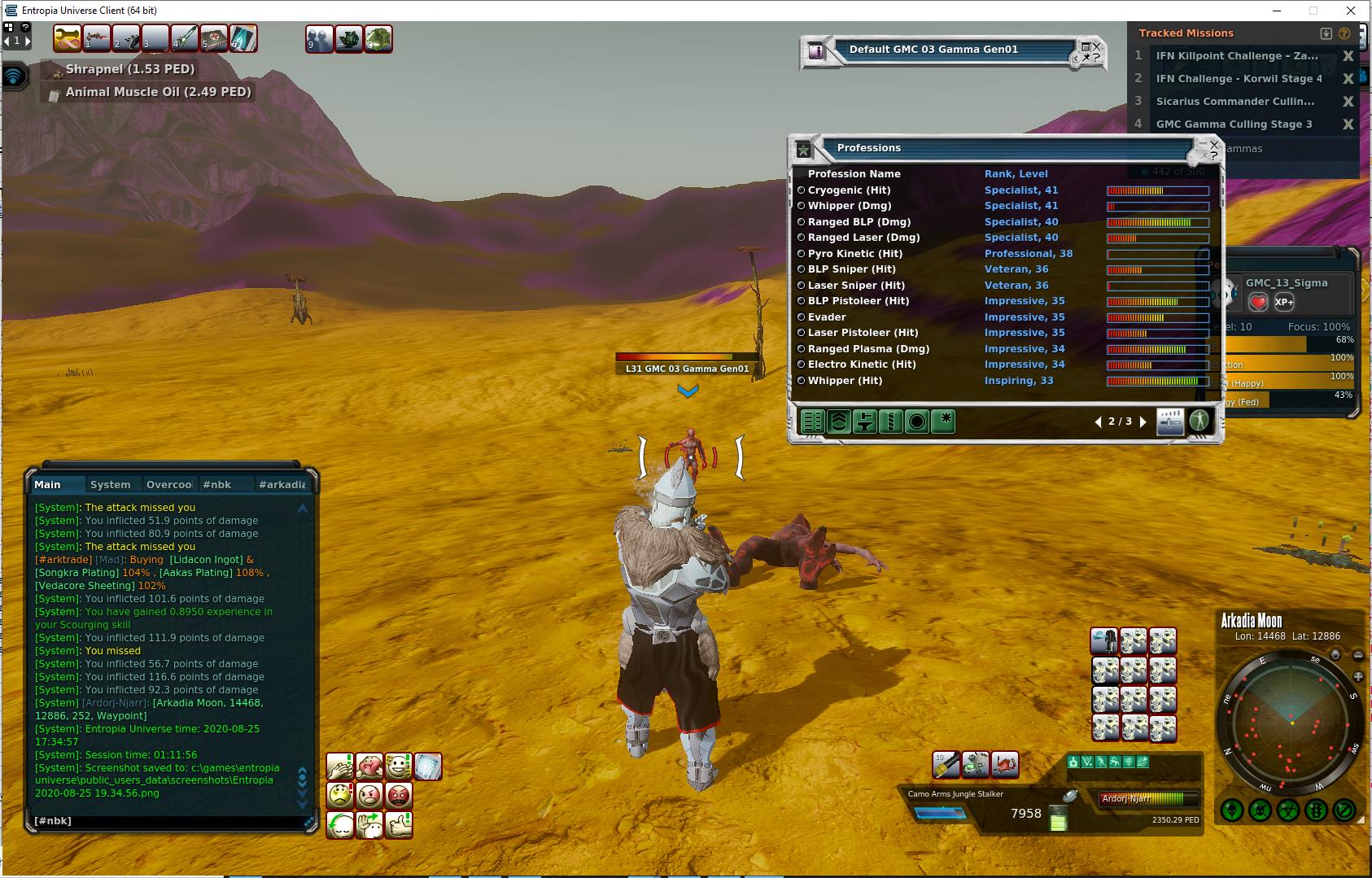Go to next Professions page
Viewport: 1372px width, 878px height.
pyautogui.click(x=1143, y=422)
